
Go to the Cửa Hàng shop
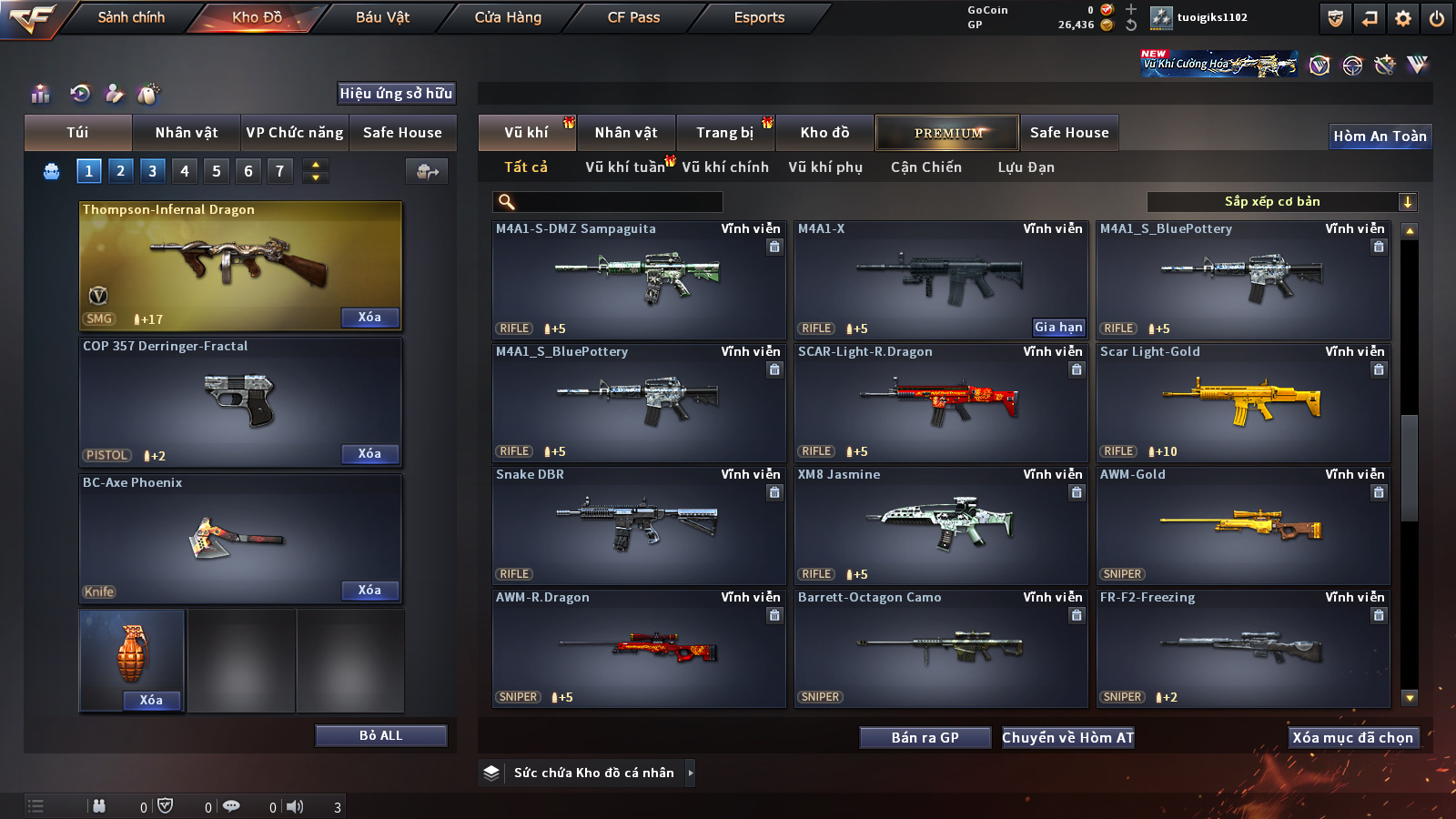click(508, 17)
